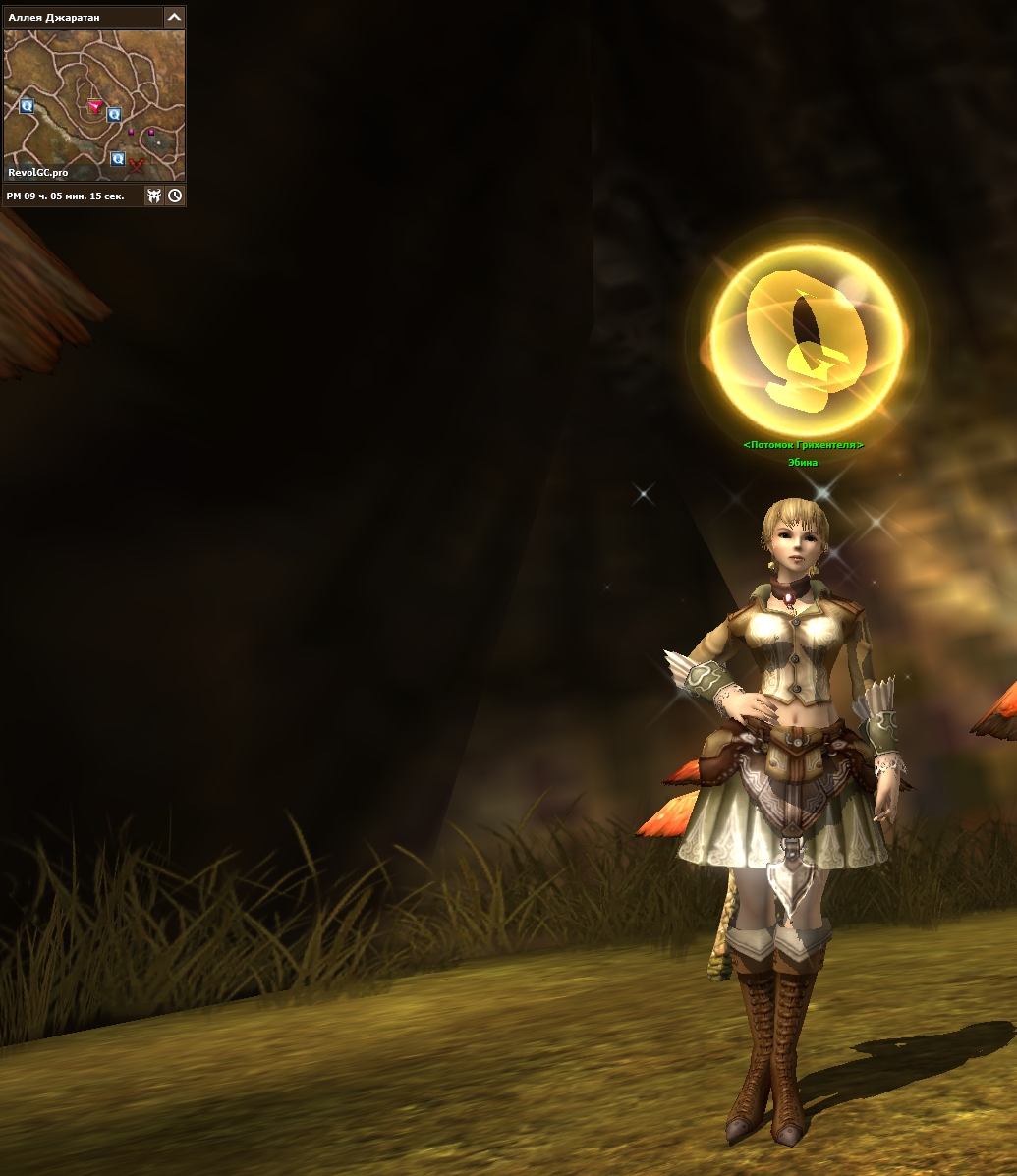The height and width of the screenshot is (1176, 1017).
Task: Click the clock icon beside the time
Action: 175,196
